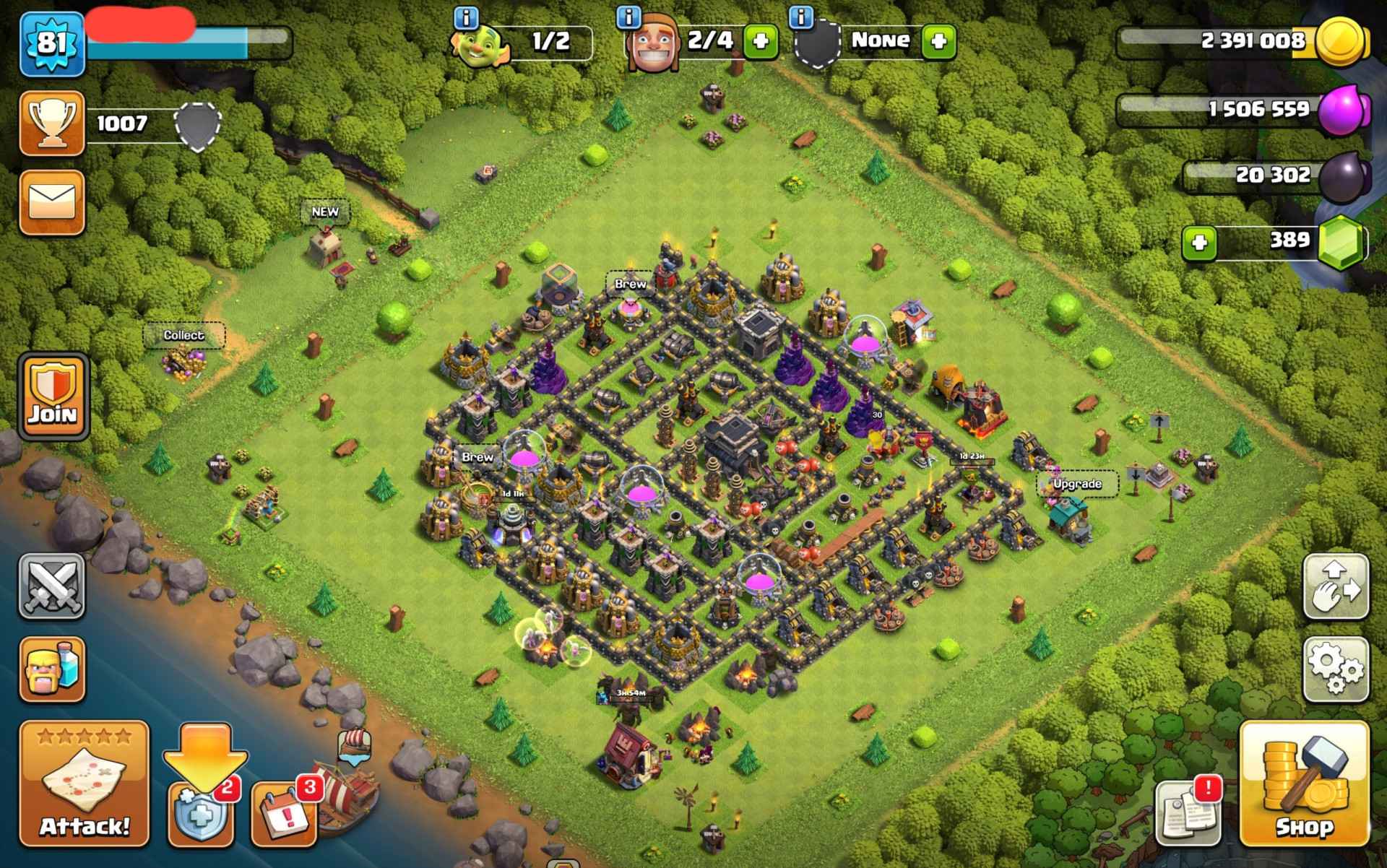Open the crossed swords battle log button
Viewport: 1387px width, 868px height.
click(52, 586)
